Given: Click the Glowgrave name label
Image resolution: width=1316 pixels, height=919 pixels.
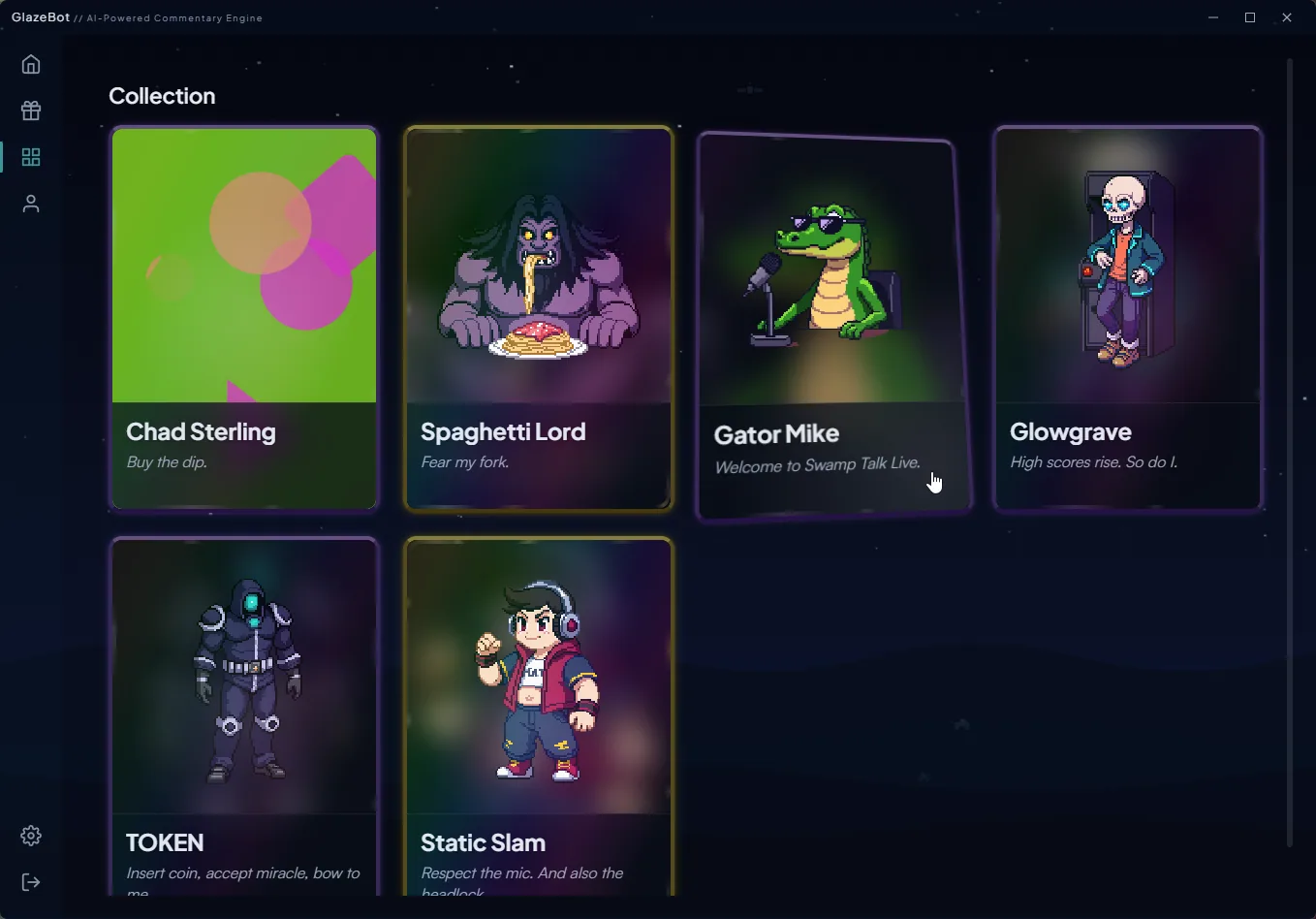Looking at the screenshot, I should (x=1071, y=431).
